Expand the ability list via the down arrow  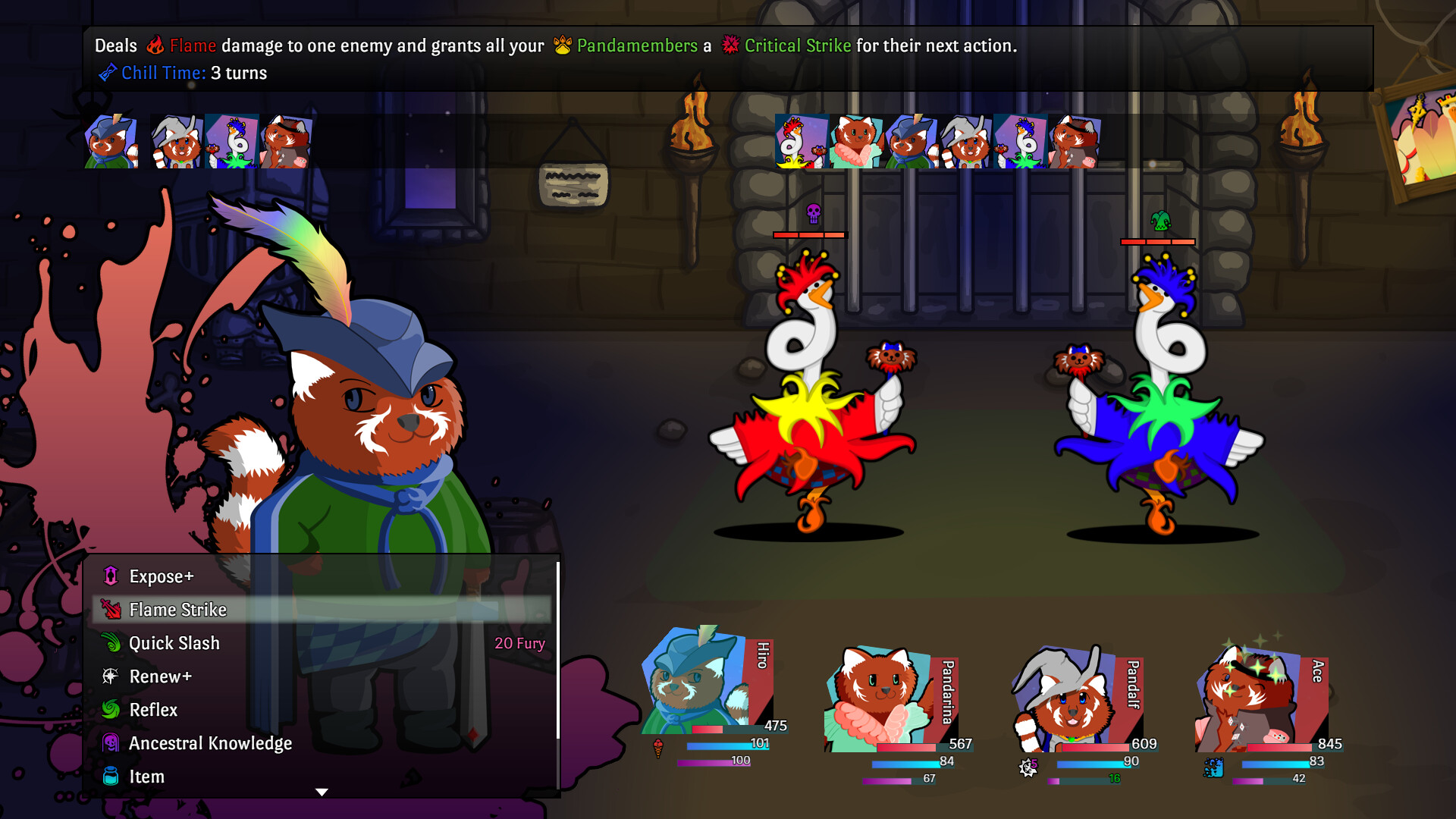pos(322,790)
